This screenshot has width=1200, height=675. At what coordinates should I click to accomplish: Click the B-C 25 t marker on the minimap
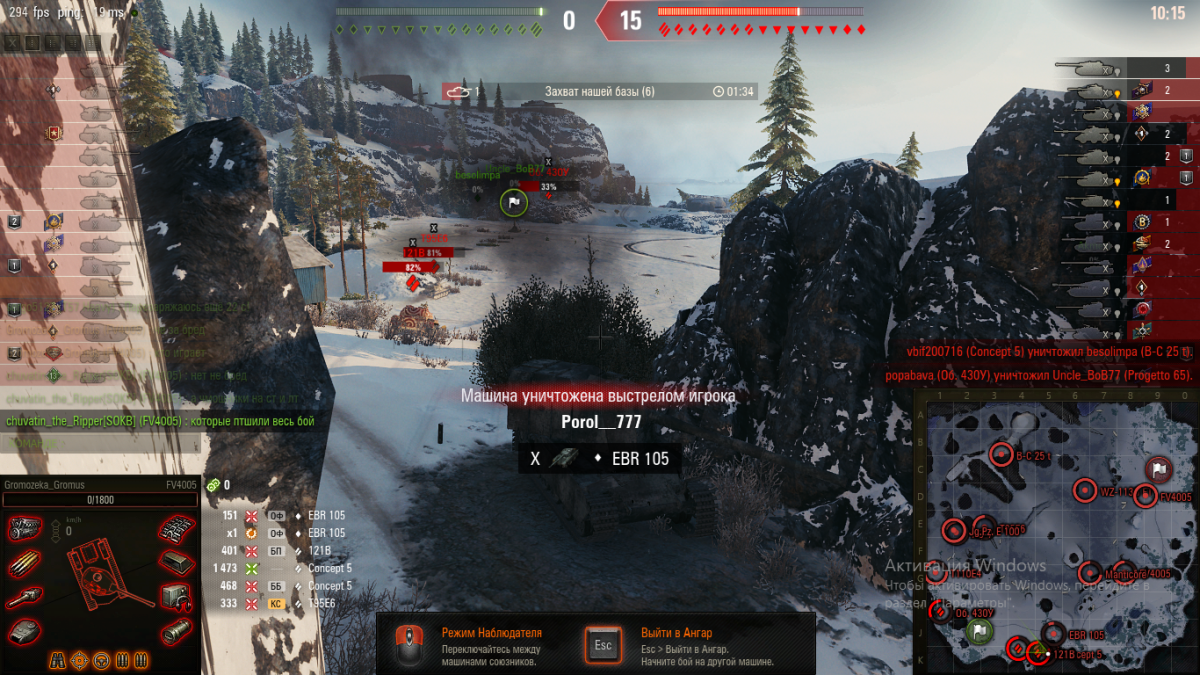[x=1002, y=455]
